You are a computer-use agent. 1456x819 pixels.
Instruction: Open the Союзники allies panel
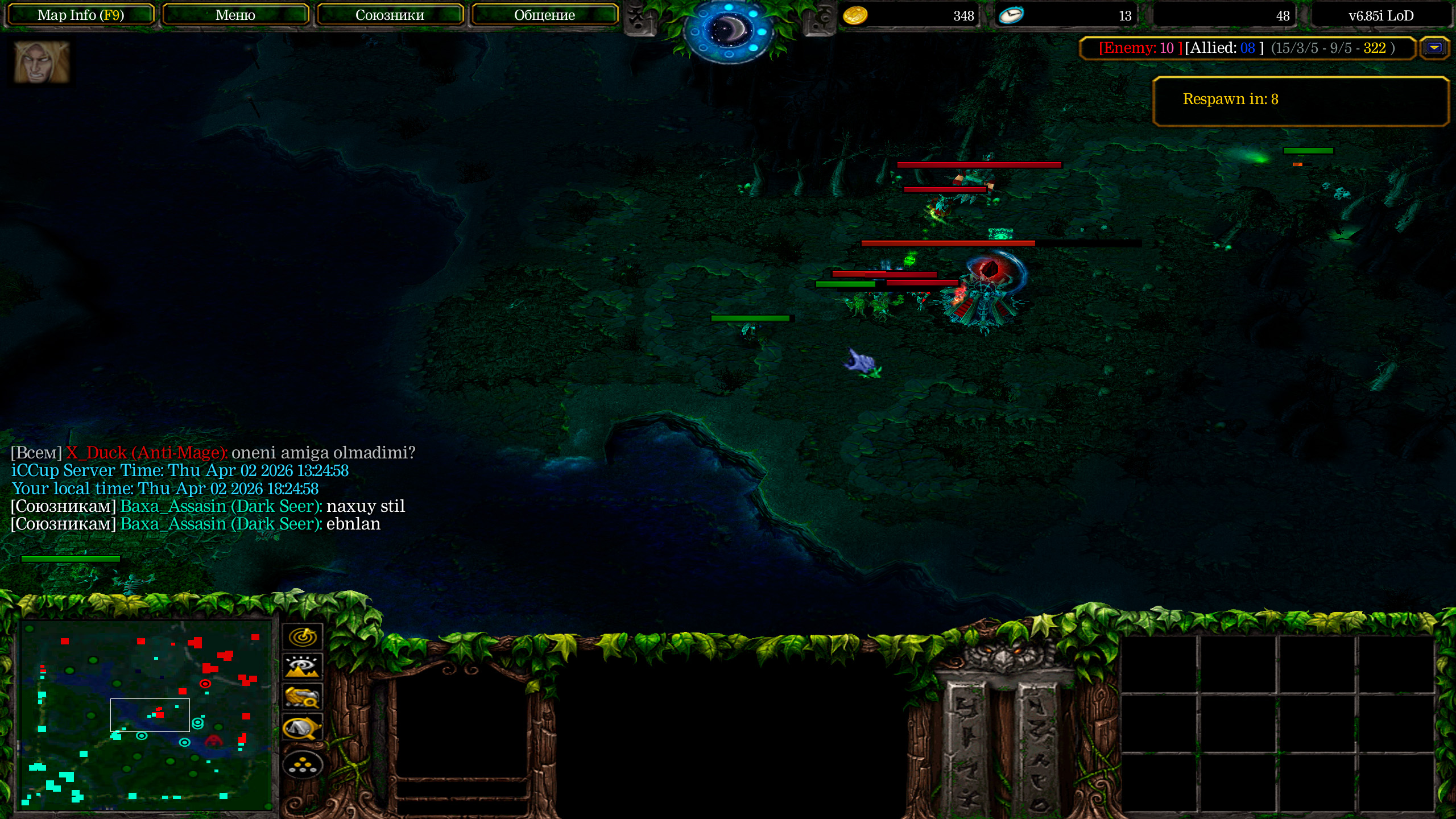[390, 15]
